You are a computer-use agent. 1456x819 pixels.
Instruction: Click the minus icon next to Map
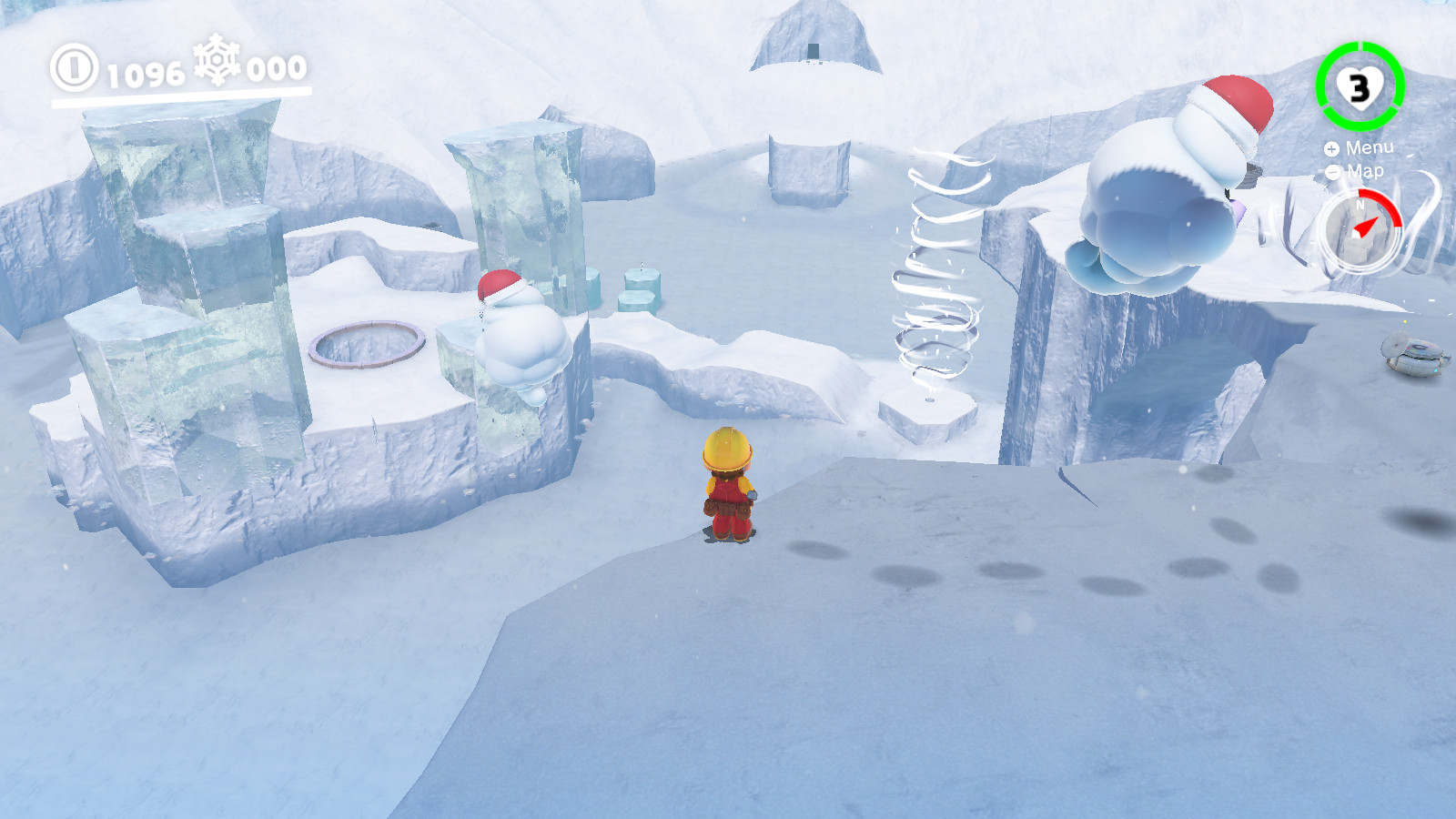[1332, 173]
